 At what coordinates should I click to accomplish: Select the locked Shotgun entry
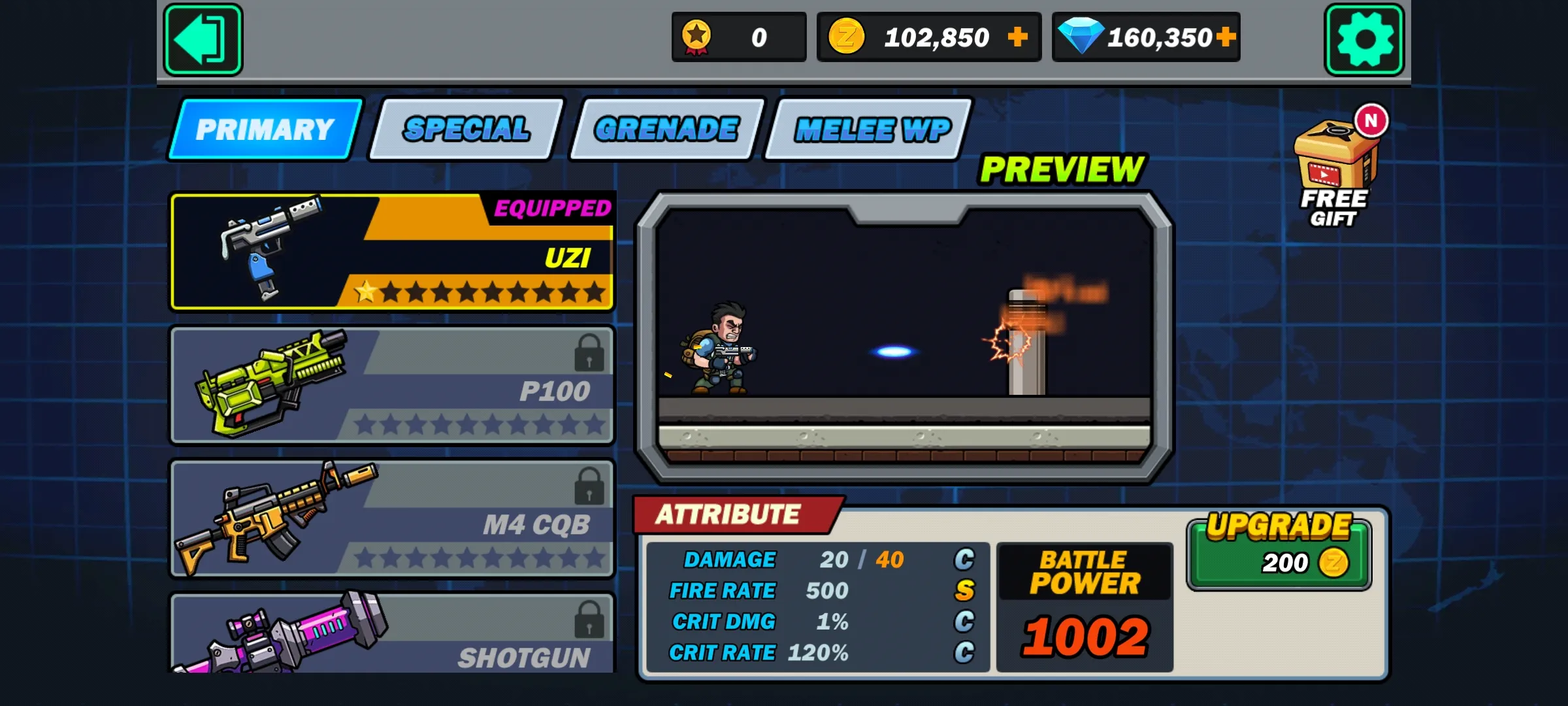click(x=392, y=634)
